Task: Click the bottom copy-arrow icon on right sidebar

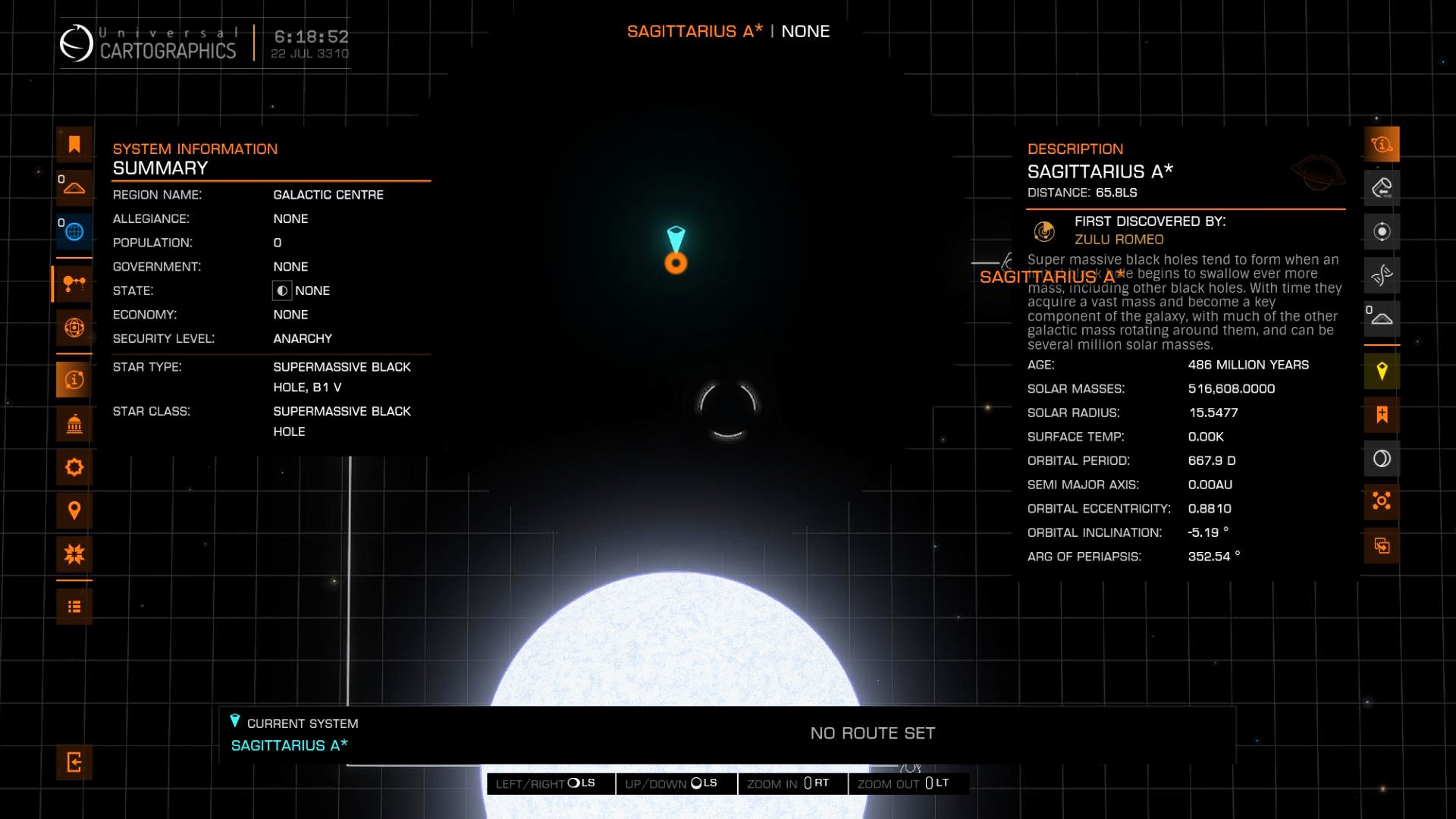Action: 1382,545
